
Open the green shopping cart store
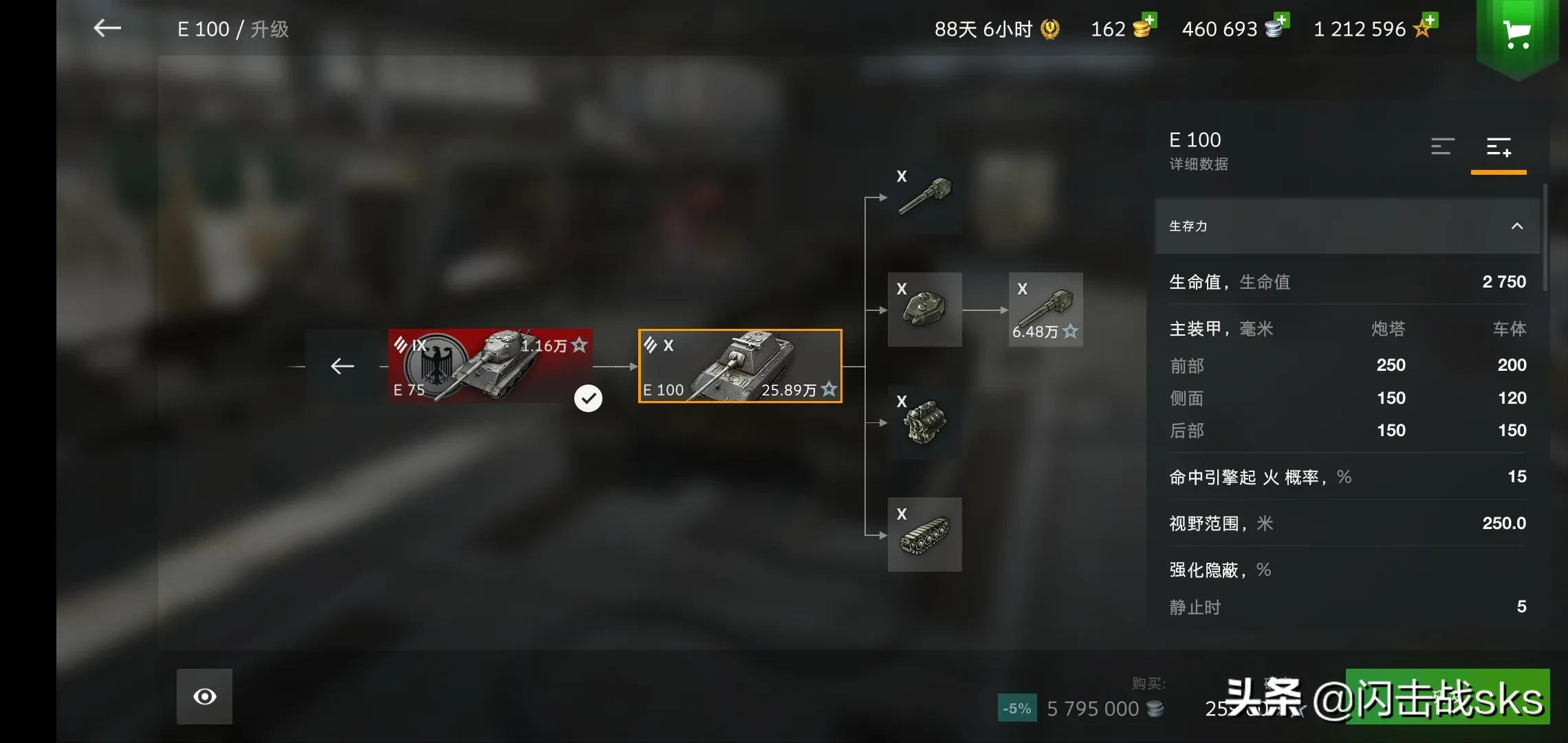click(x=1516, y=34)
